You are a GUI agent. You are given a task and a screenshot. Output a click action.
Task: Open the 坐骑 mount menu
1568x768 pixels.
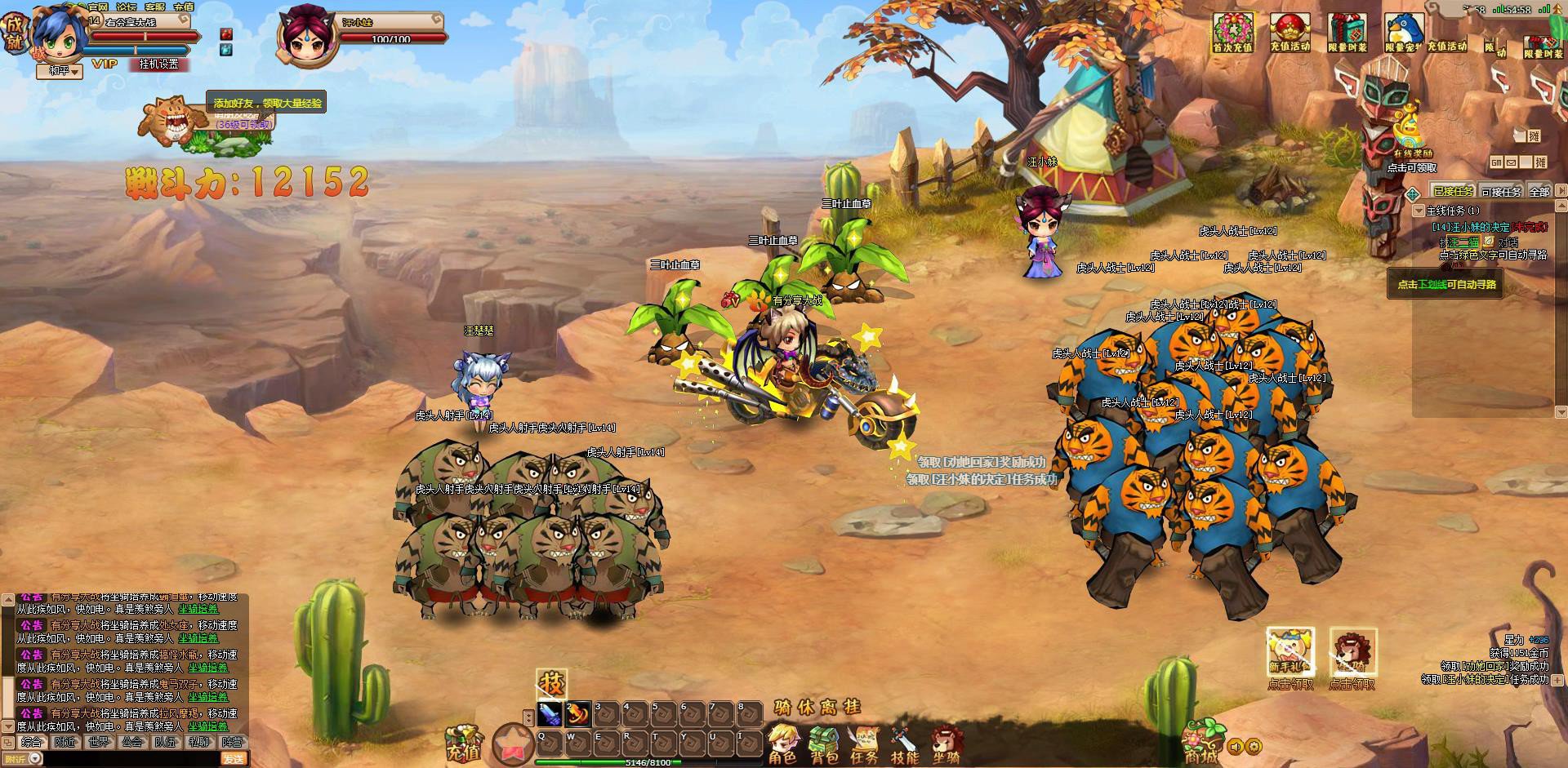pyautogui.click(x=947, y=744)
